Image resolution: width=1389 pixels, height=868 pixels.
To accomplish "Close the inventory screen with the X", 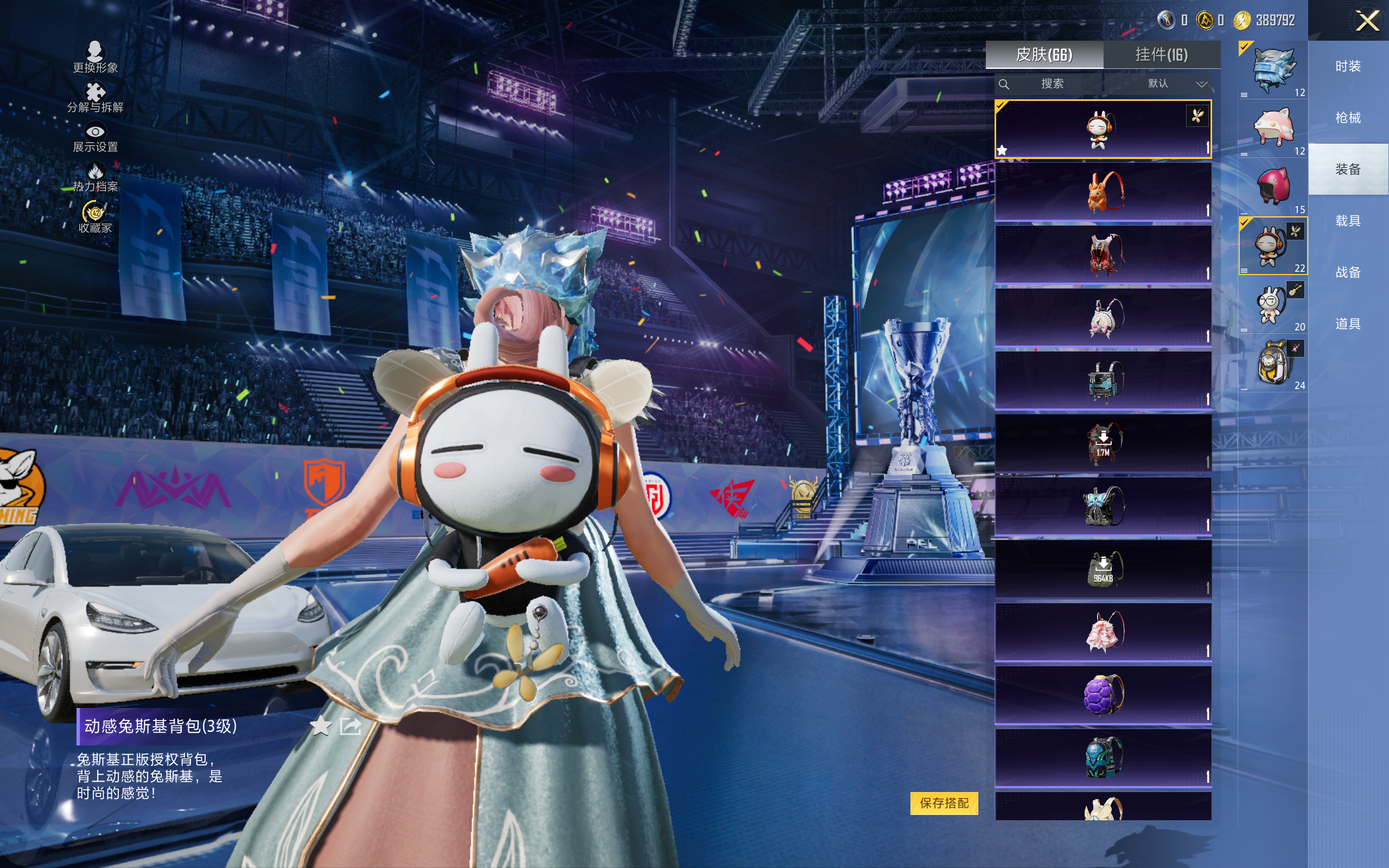I will pyautogui.click(x=1367, y=21).
